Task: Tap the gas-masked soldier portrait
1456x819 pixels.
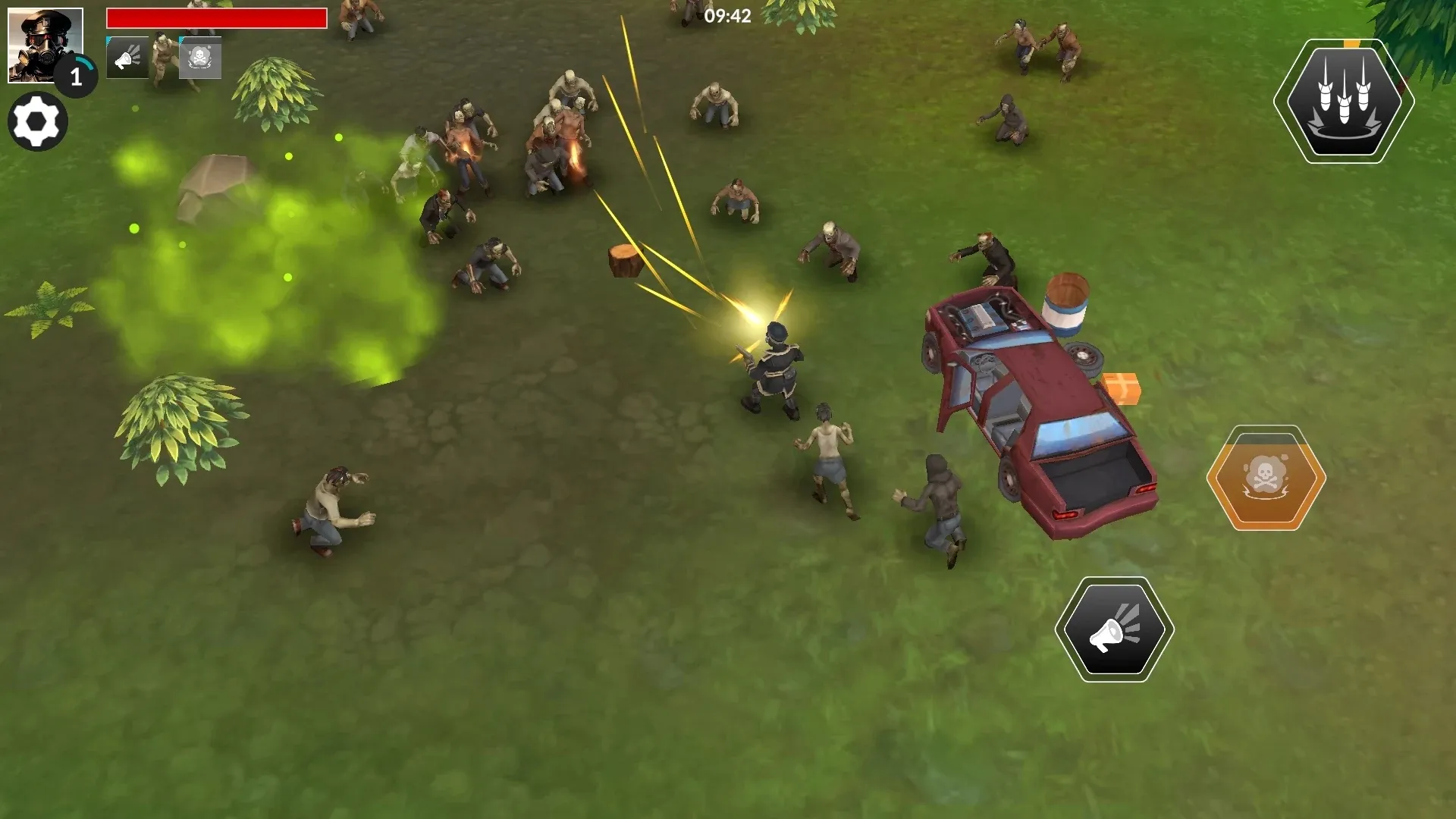Action: (45, 45)
